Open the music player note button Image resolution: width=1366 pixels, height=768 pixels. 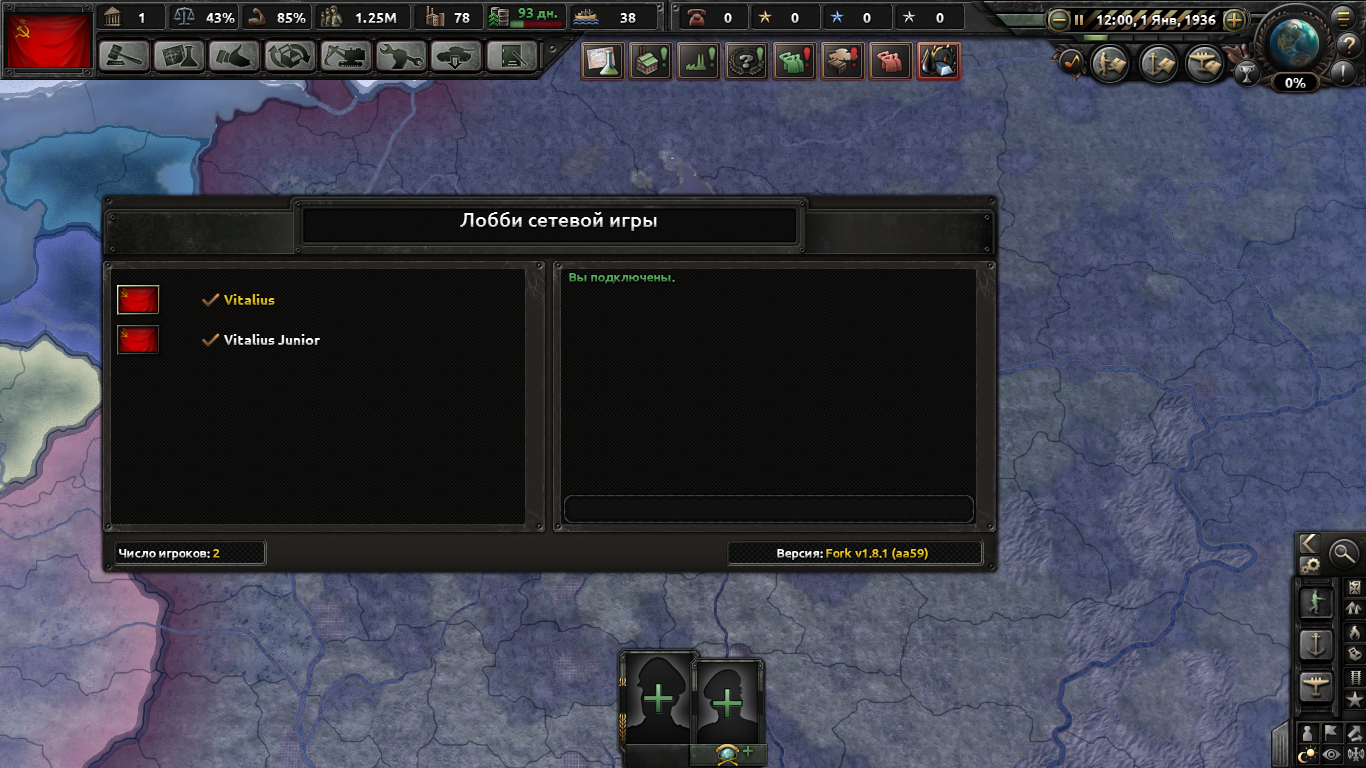click(x=1071, y=62)
